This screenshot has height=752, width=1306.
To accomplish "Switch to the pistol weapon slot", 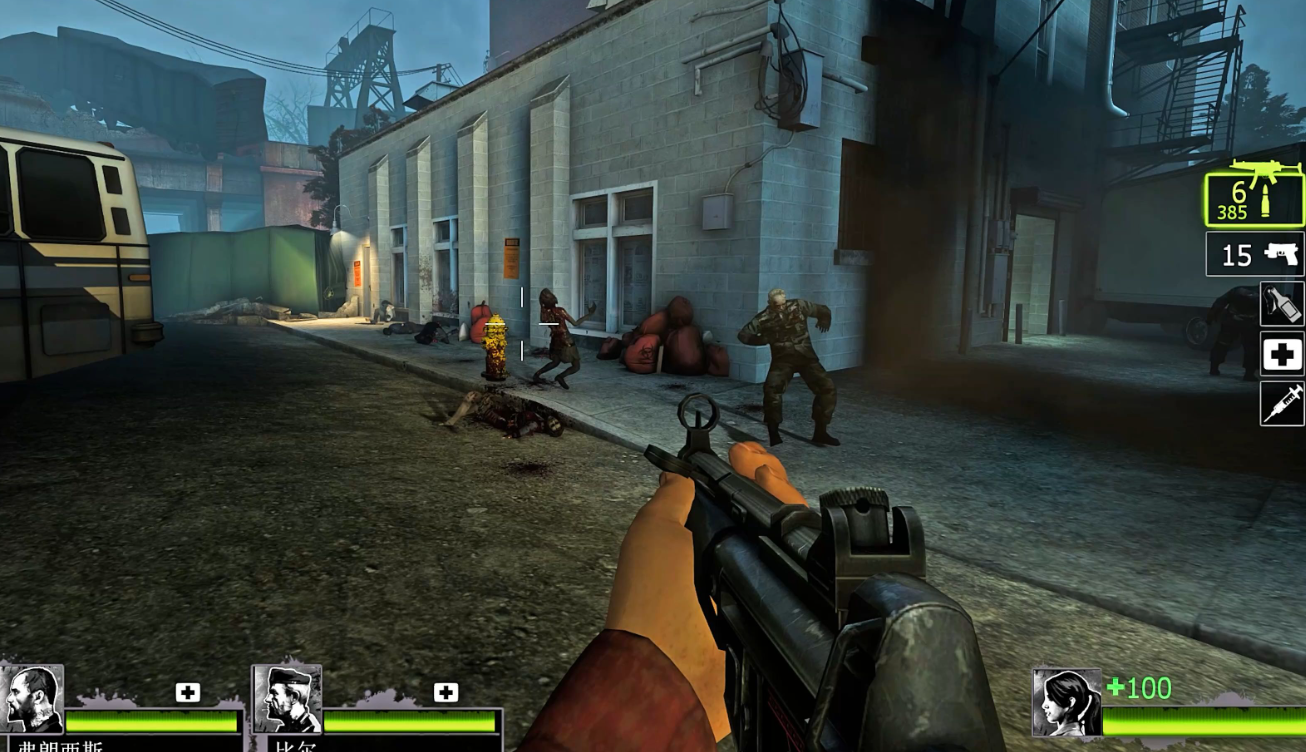I will 1254,255.
